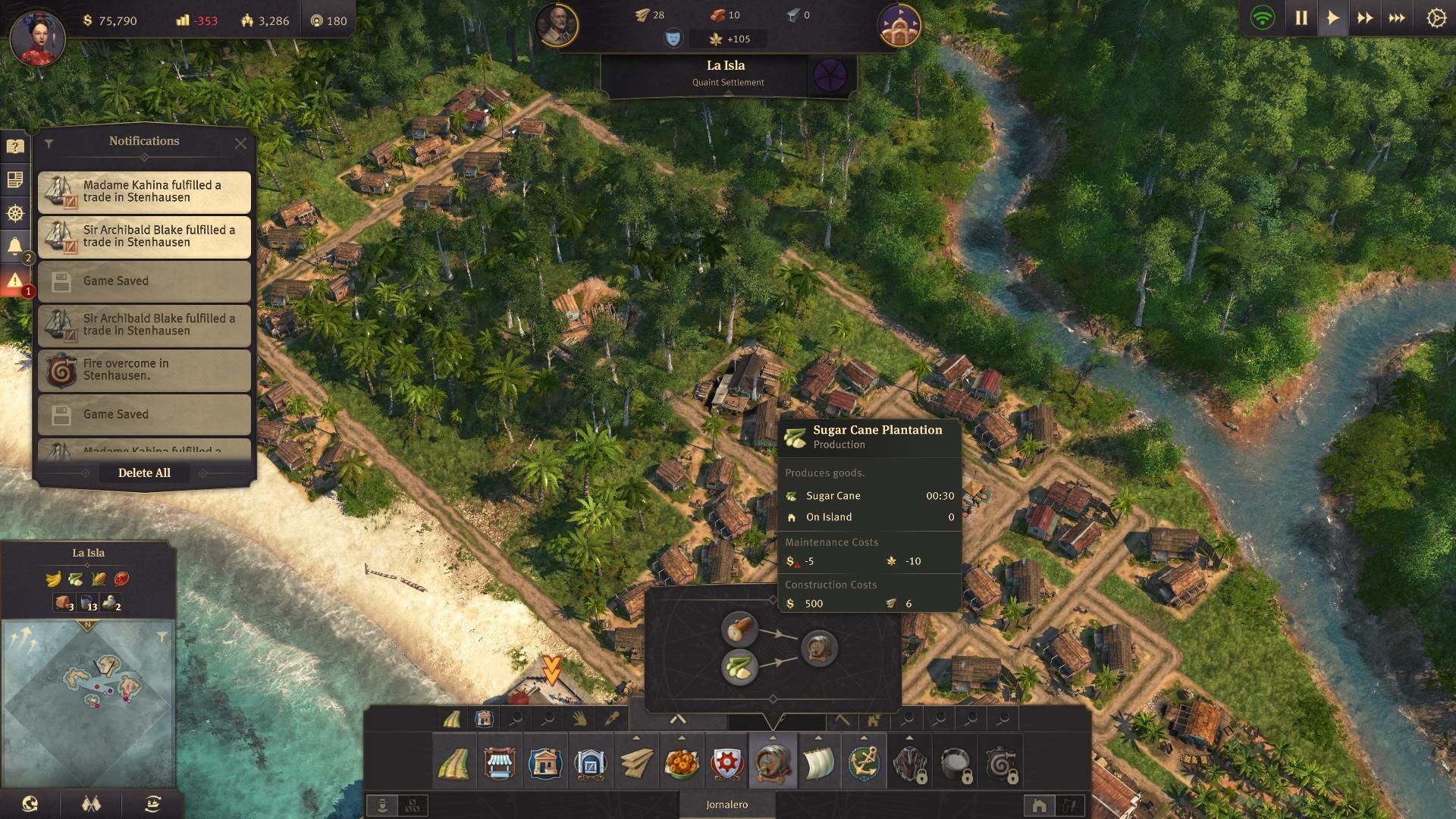Screen dimensions: 1456x819
Task: Open the gear options menu
Action: pyautogui.click(x=1436, y=18)
